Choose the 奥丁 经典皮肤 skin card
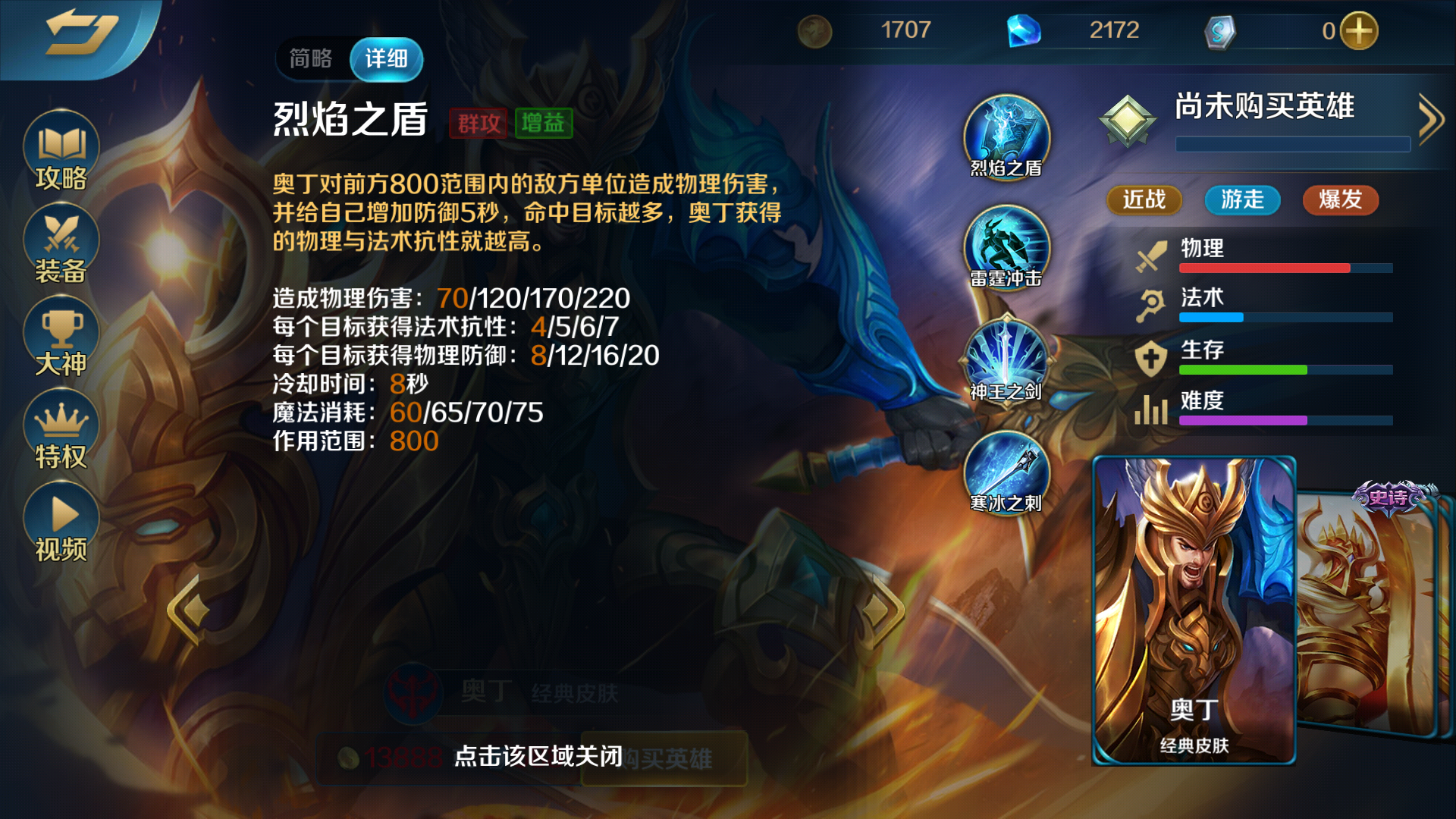This screenshot has width=1456, height=819. [x=1194, y=610]
